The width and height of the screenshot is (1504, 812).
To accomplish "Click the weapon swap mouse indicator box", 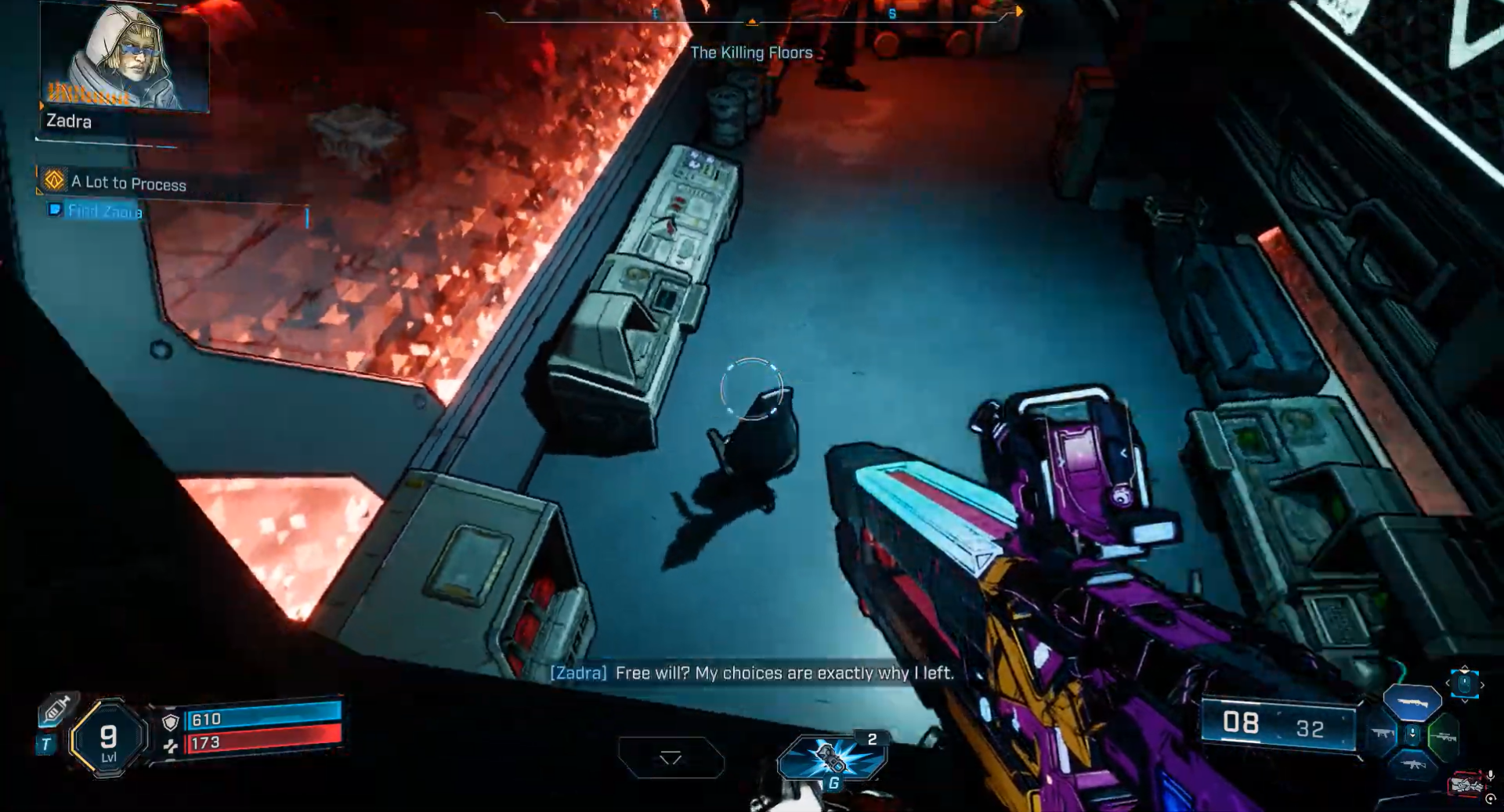I will coord(1464,684).
